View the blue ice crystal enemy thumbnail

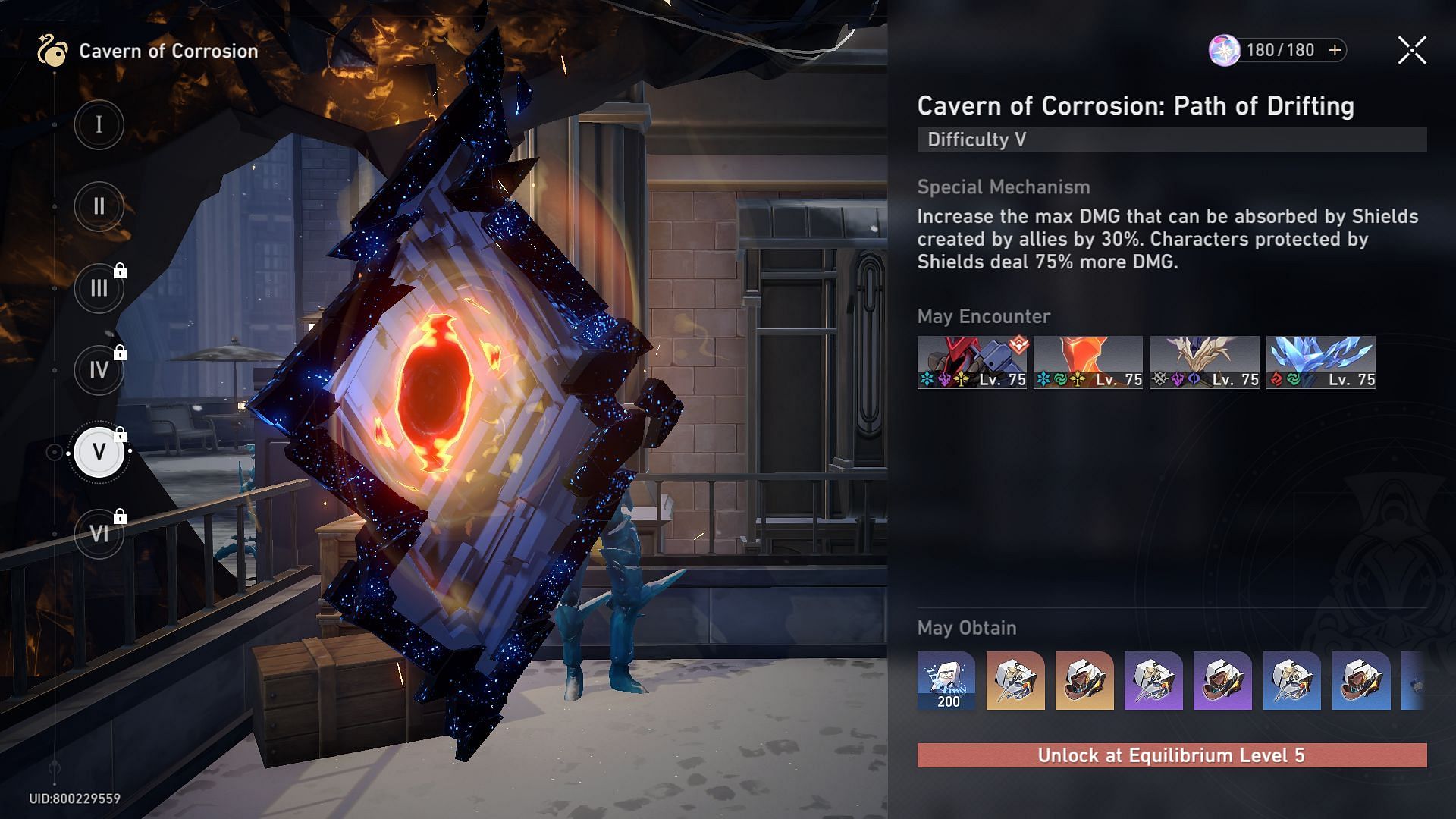pos(1320,362)
